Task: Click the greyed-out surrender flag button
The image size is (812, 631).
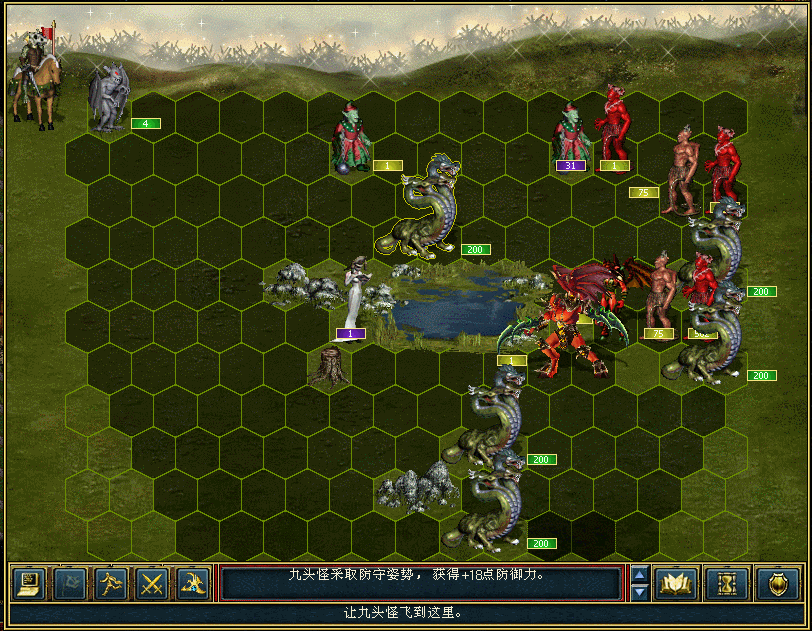Action: pos(69,583)
